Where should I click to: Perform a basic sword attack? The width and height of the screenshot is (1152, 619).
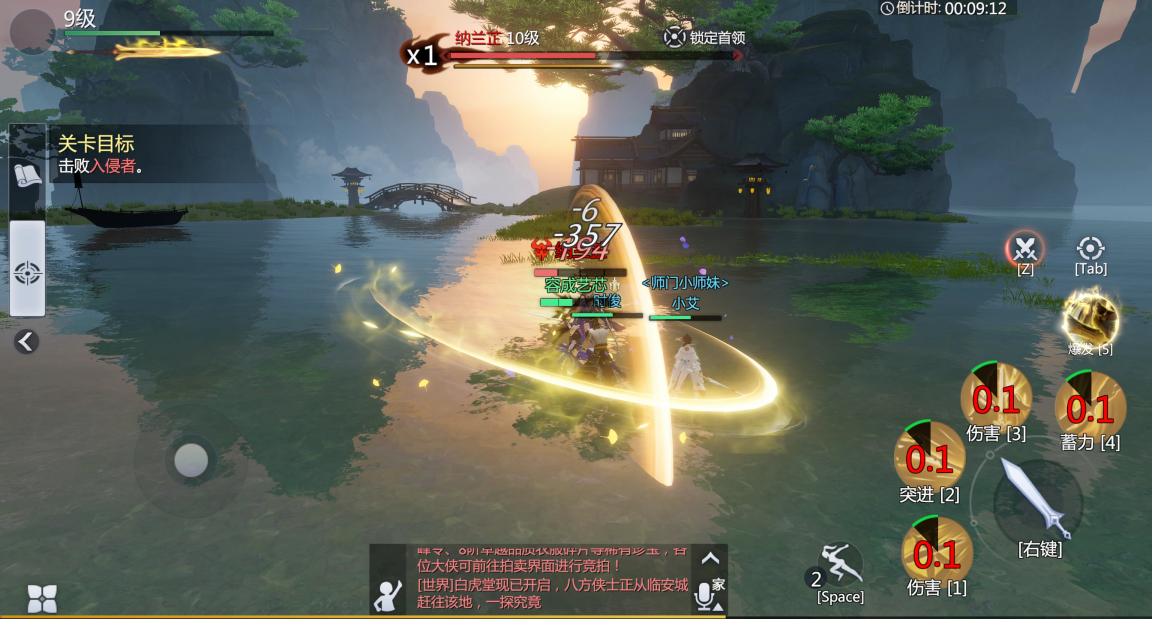[1038, 498]
